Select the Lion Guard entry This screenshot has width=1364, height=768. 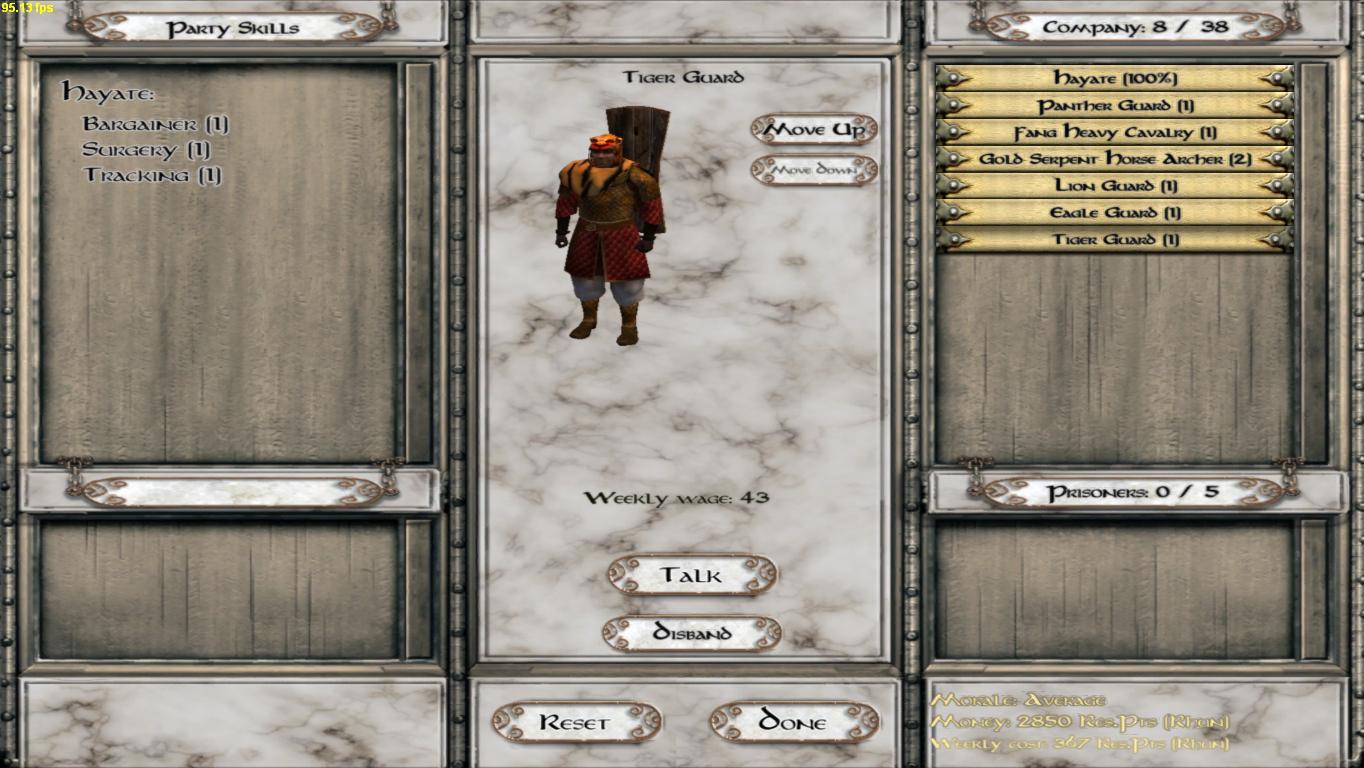[x=1114, y=186]
